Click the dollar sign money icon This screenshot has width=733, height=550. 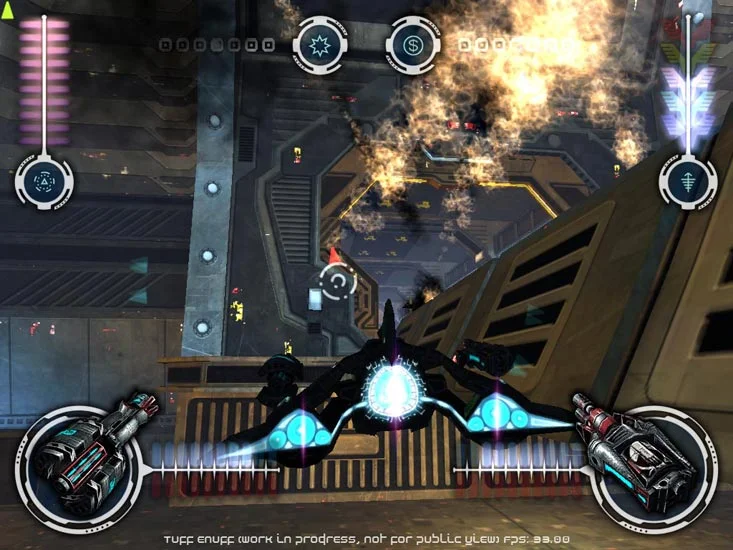point(412,44)
